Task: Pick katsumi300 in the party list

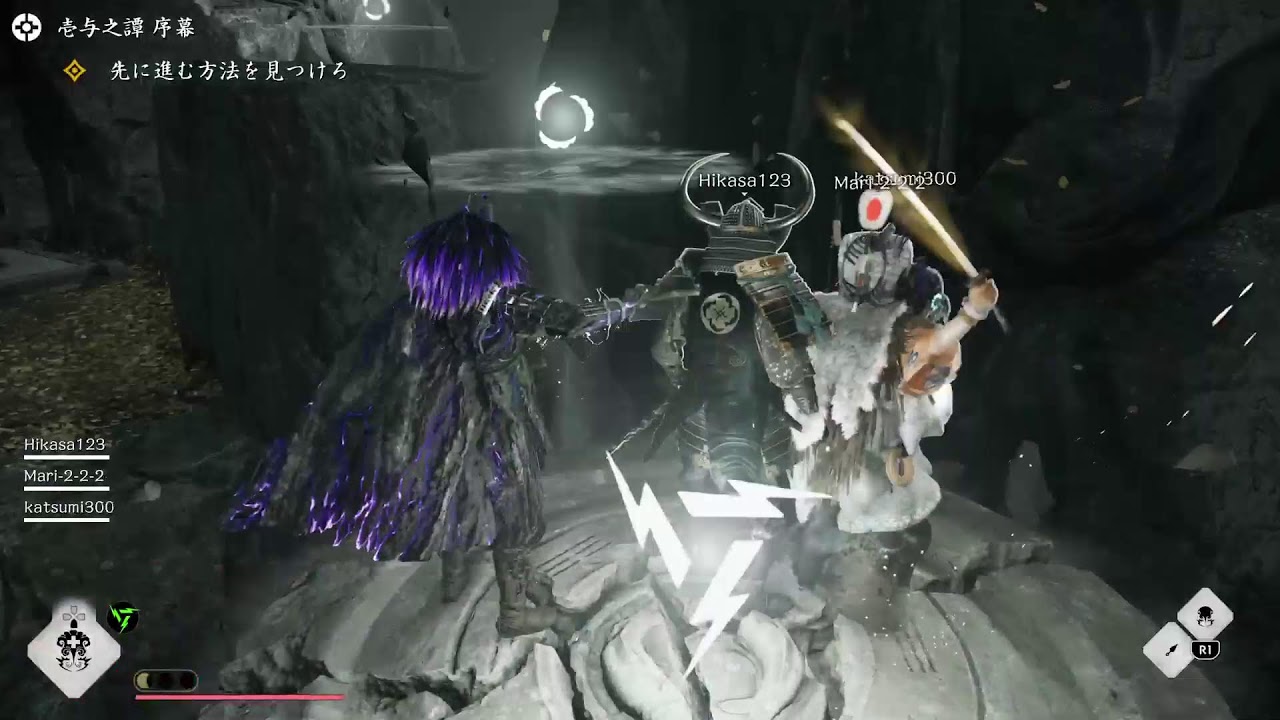Action: click(69, 508)
